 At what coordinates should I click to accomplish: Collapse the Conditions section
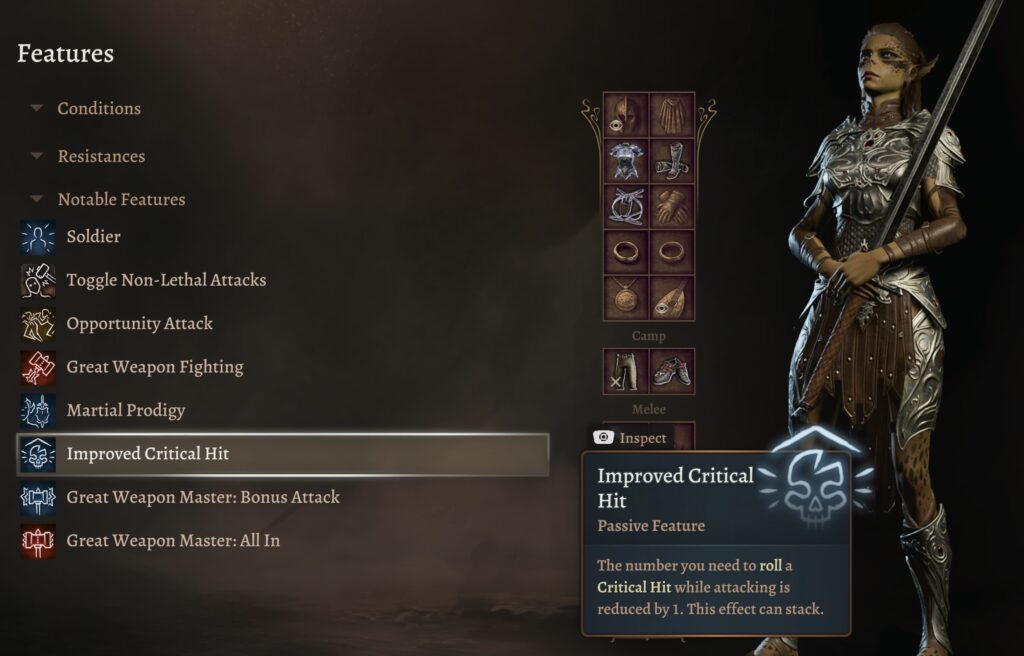pyautogui.click(x=37, y=108)
